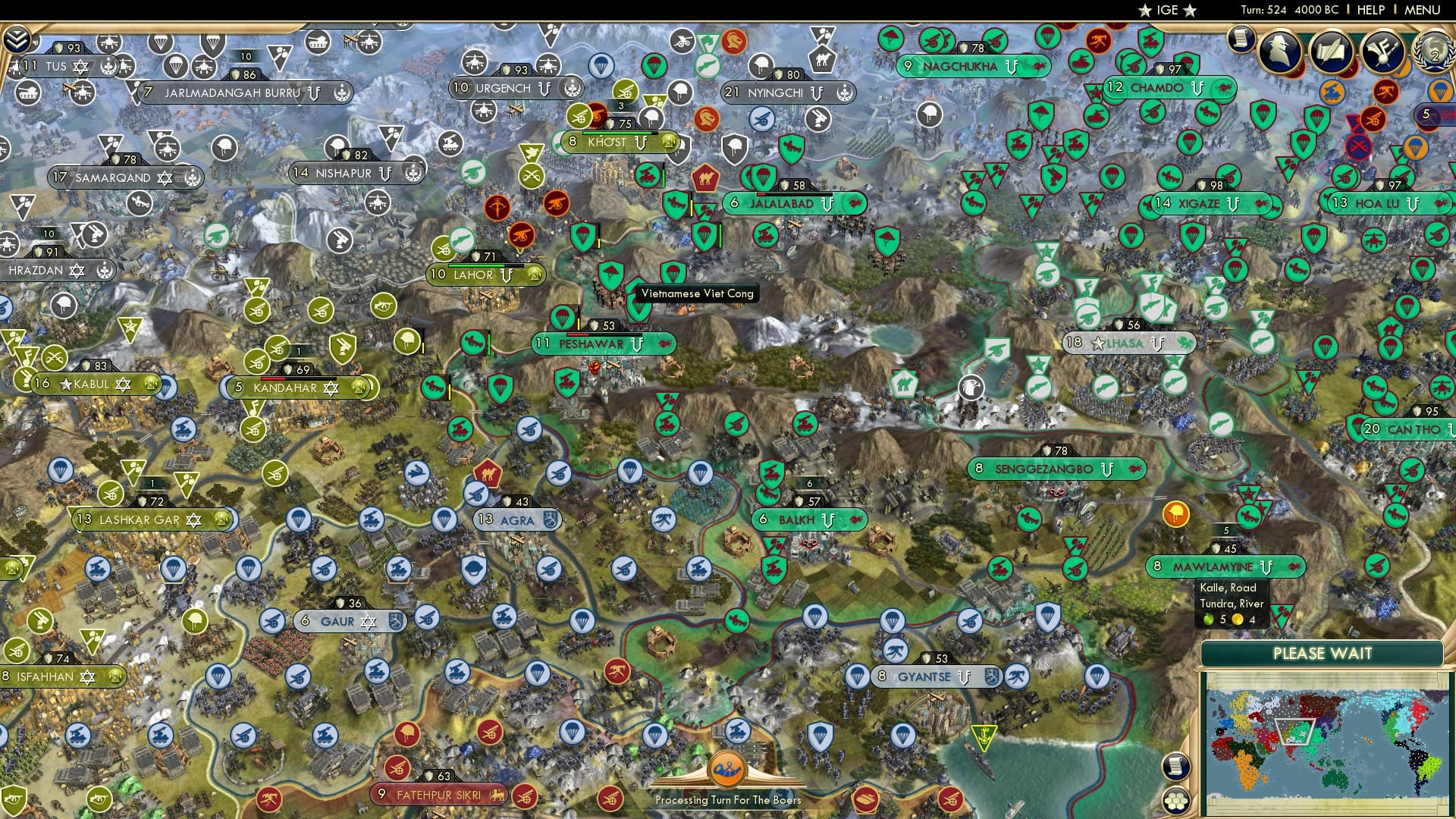
Task: Open the MENU item on the top bar
Action: coord(1423,9)
